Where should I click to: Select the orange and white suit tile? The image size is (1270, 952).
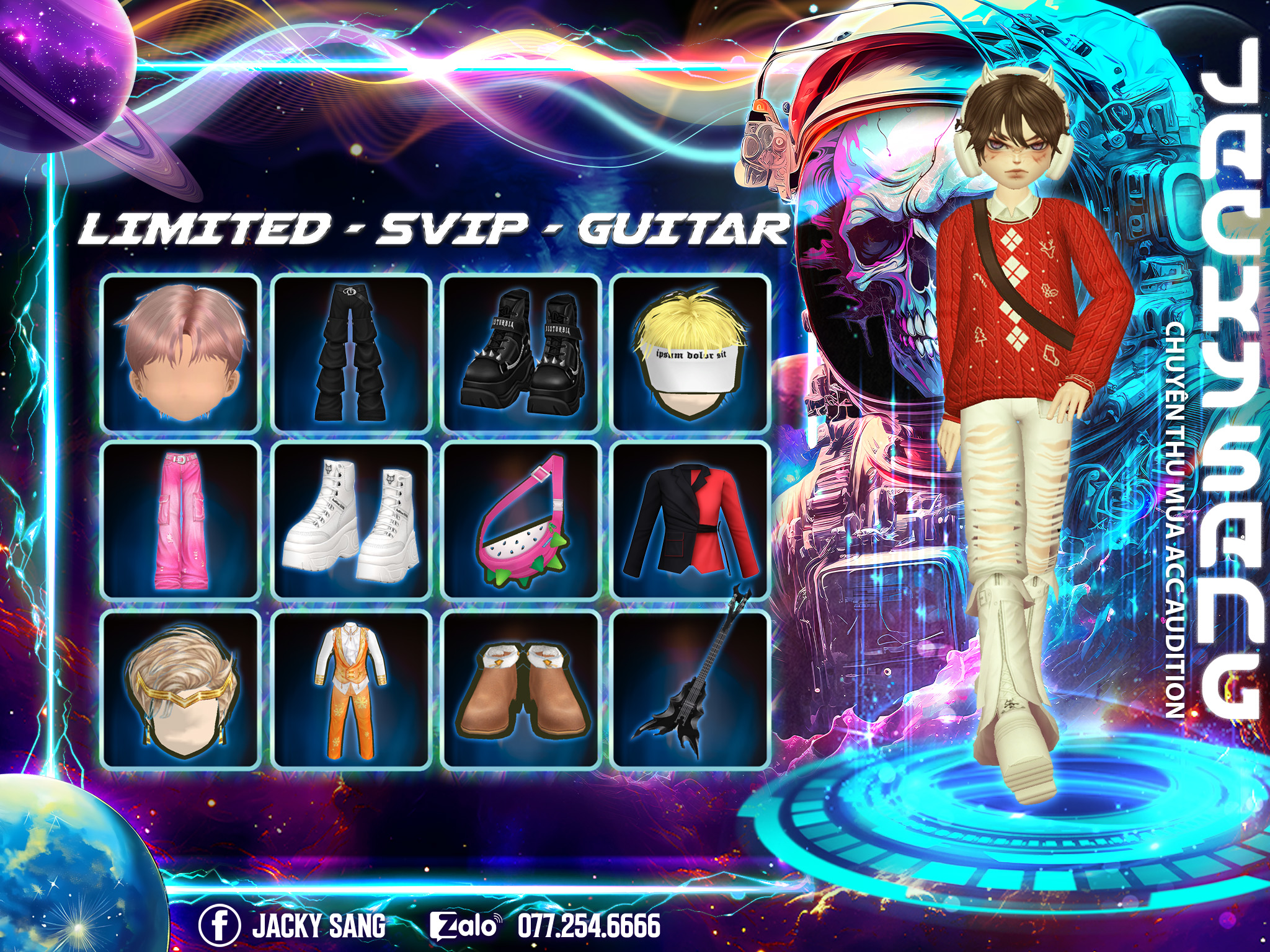coord(351,690)
